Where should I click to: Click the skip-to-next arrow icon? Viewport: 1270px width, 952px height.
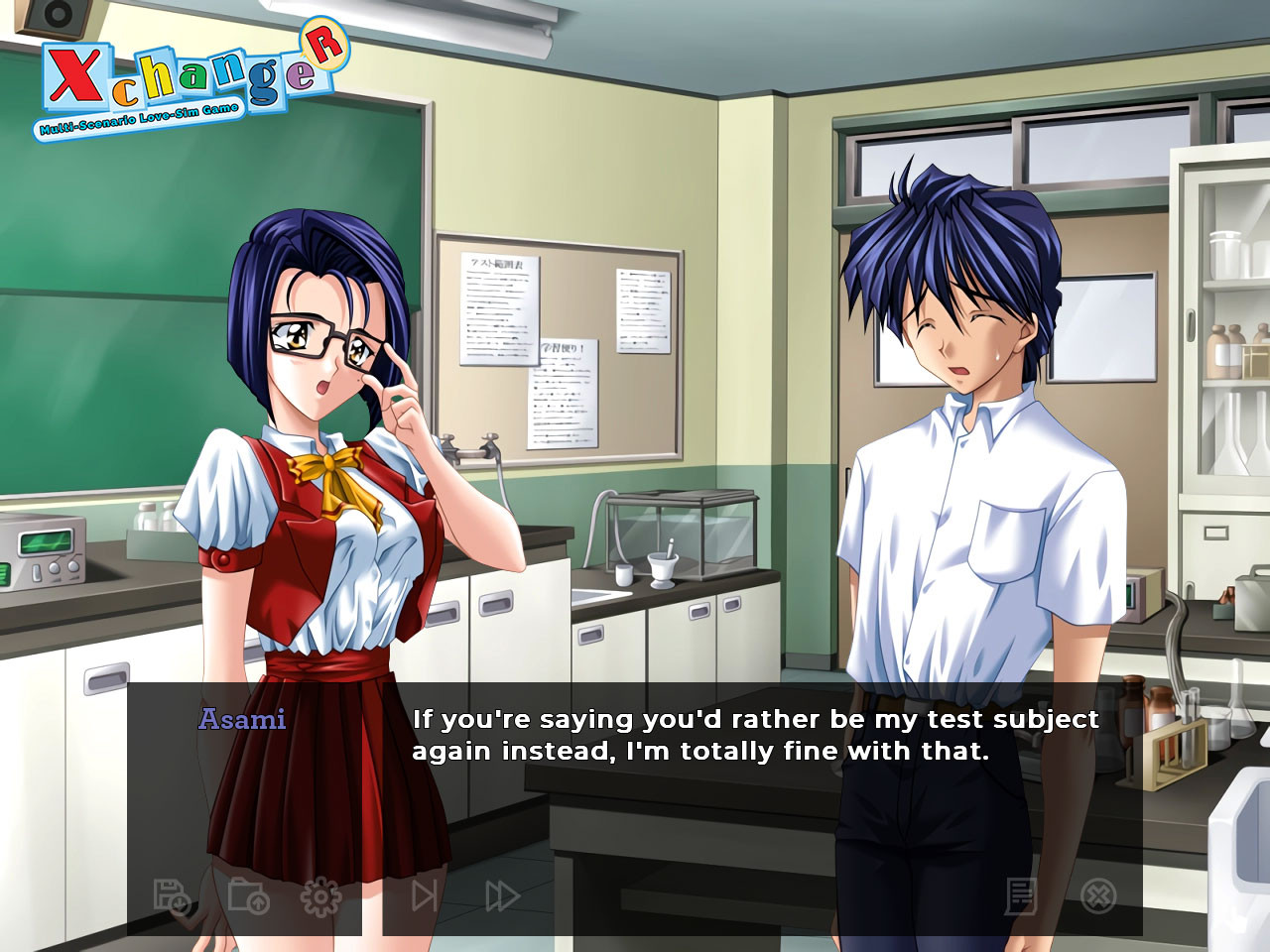425,896
